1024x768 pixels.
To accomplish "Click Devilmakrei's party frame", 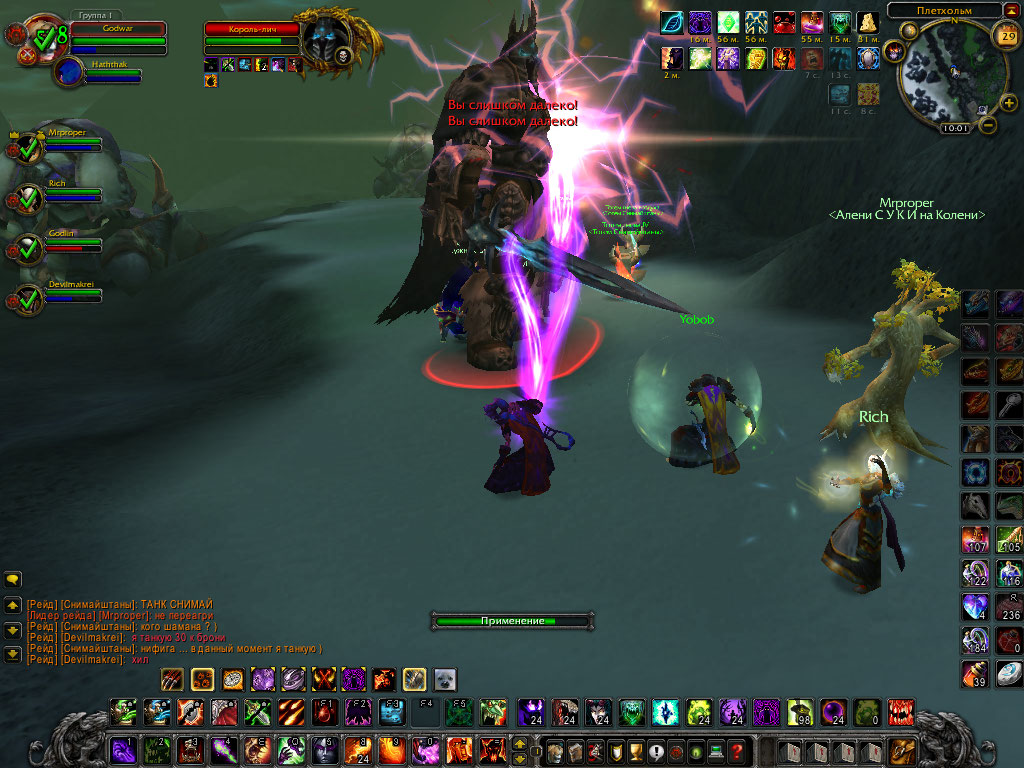I will pyautogui.click(x=29, y=300).
